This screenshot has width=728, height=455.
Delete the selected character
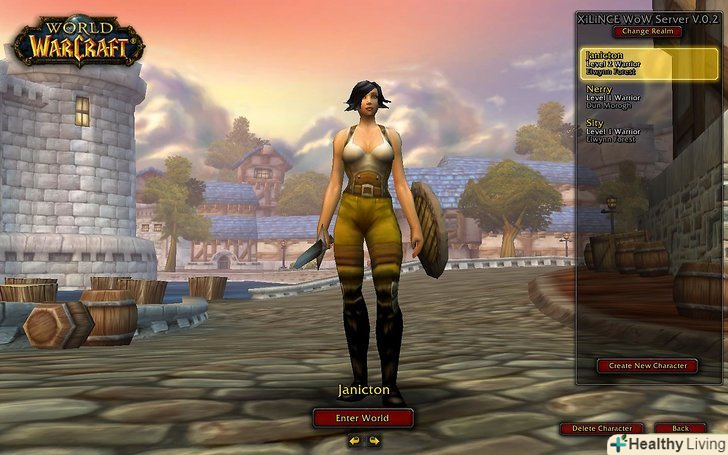pyautogui.click(x=600, y=428)
